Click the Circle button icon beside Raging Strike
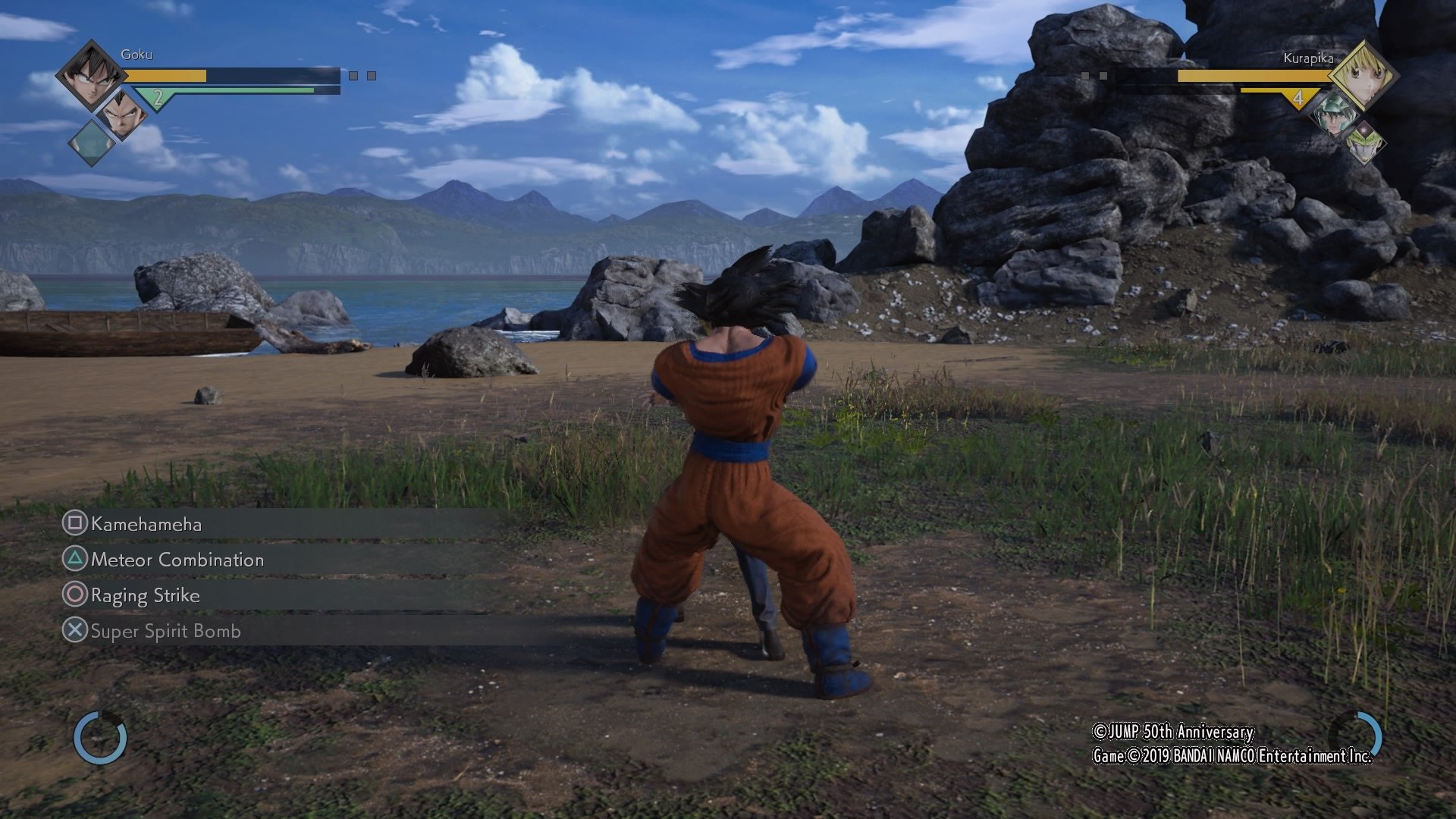This screenshot has height=819, width=1456. pos(75,596)
